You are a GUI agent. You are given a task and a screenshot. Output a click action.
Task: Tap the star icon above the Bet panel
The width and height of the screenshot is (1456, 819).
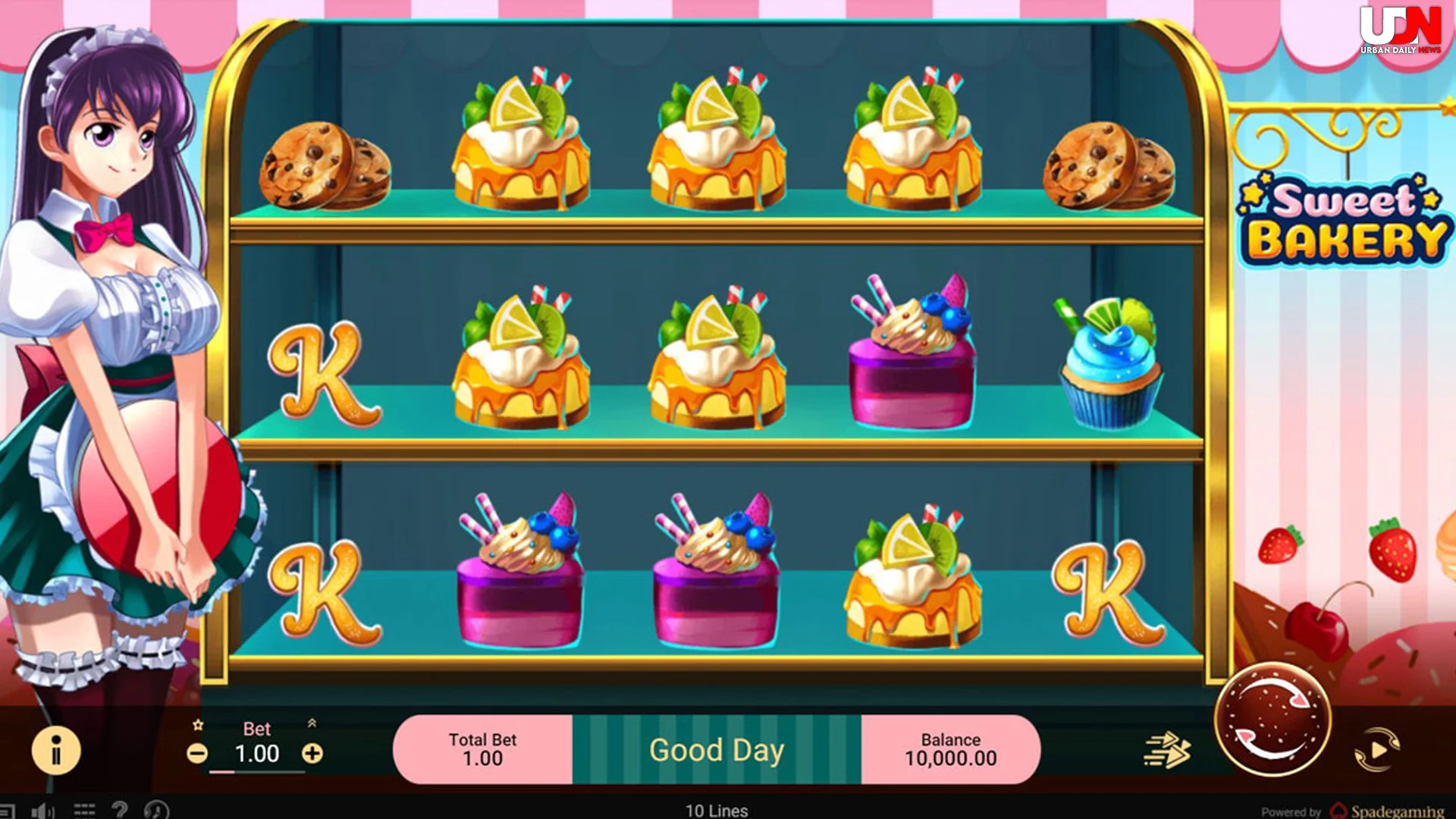pos(197,725)
